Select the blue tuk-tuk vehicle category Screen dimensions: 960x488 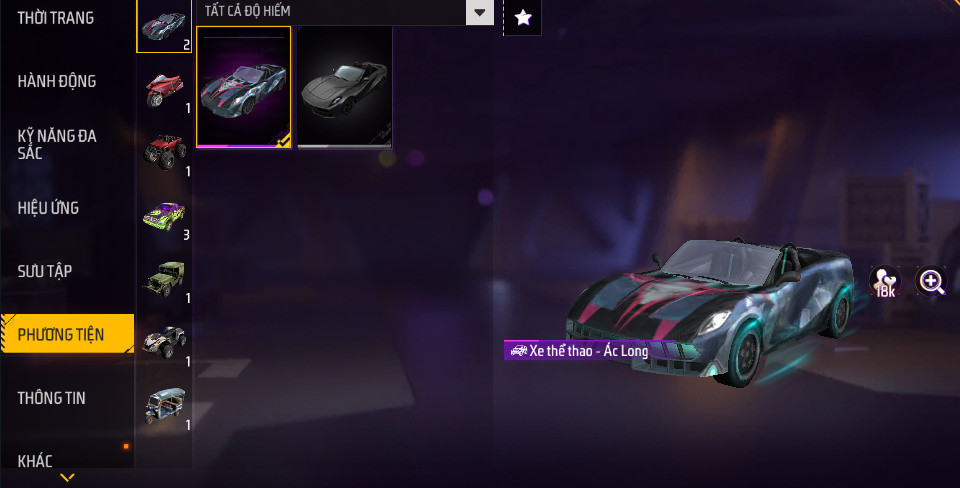(x=164, y=405)
